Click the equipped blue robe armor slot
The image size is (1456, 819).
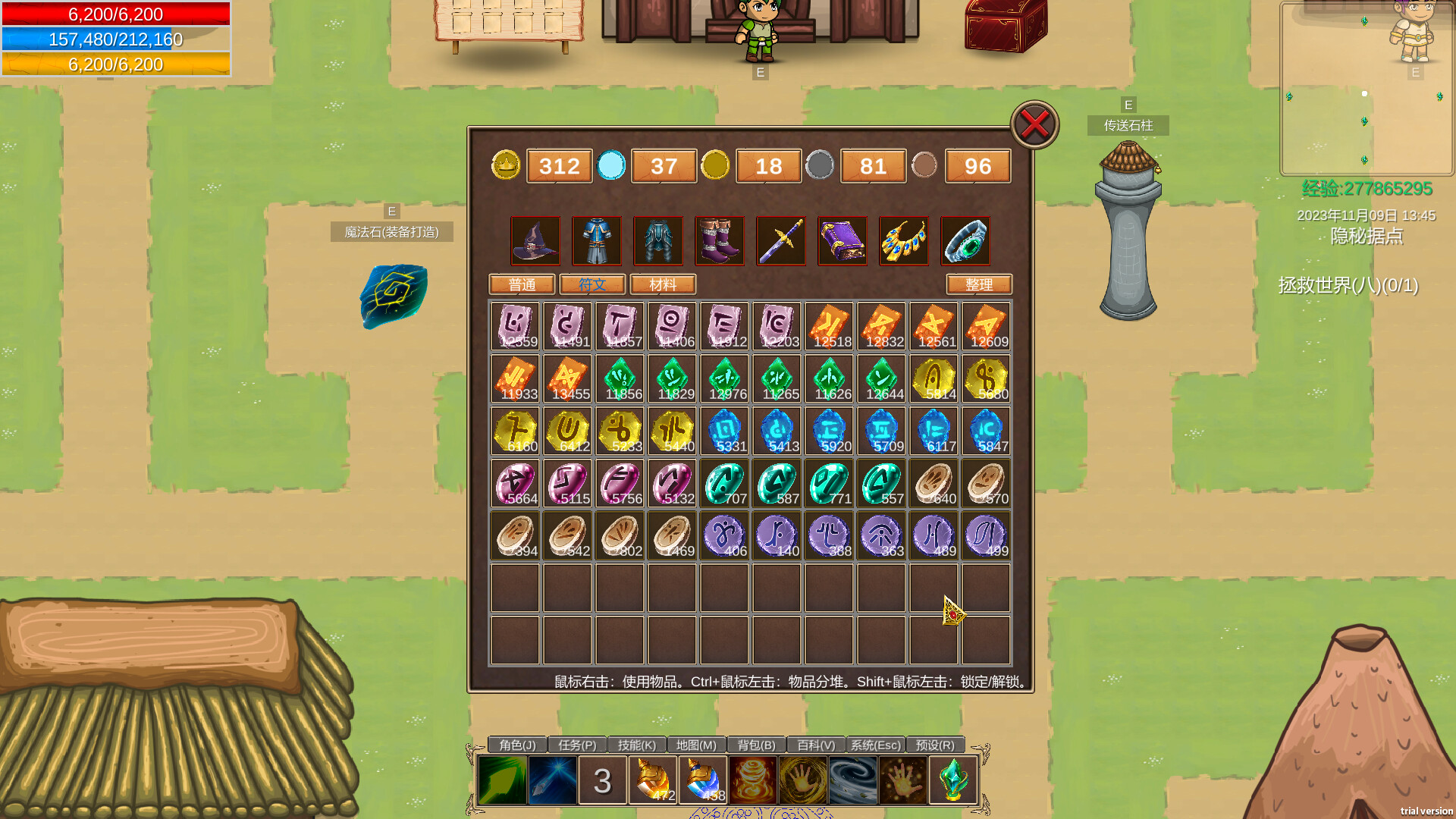pyautogui.click(x=596, y=241)
